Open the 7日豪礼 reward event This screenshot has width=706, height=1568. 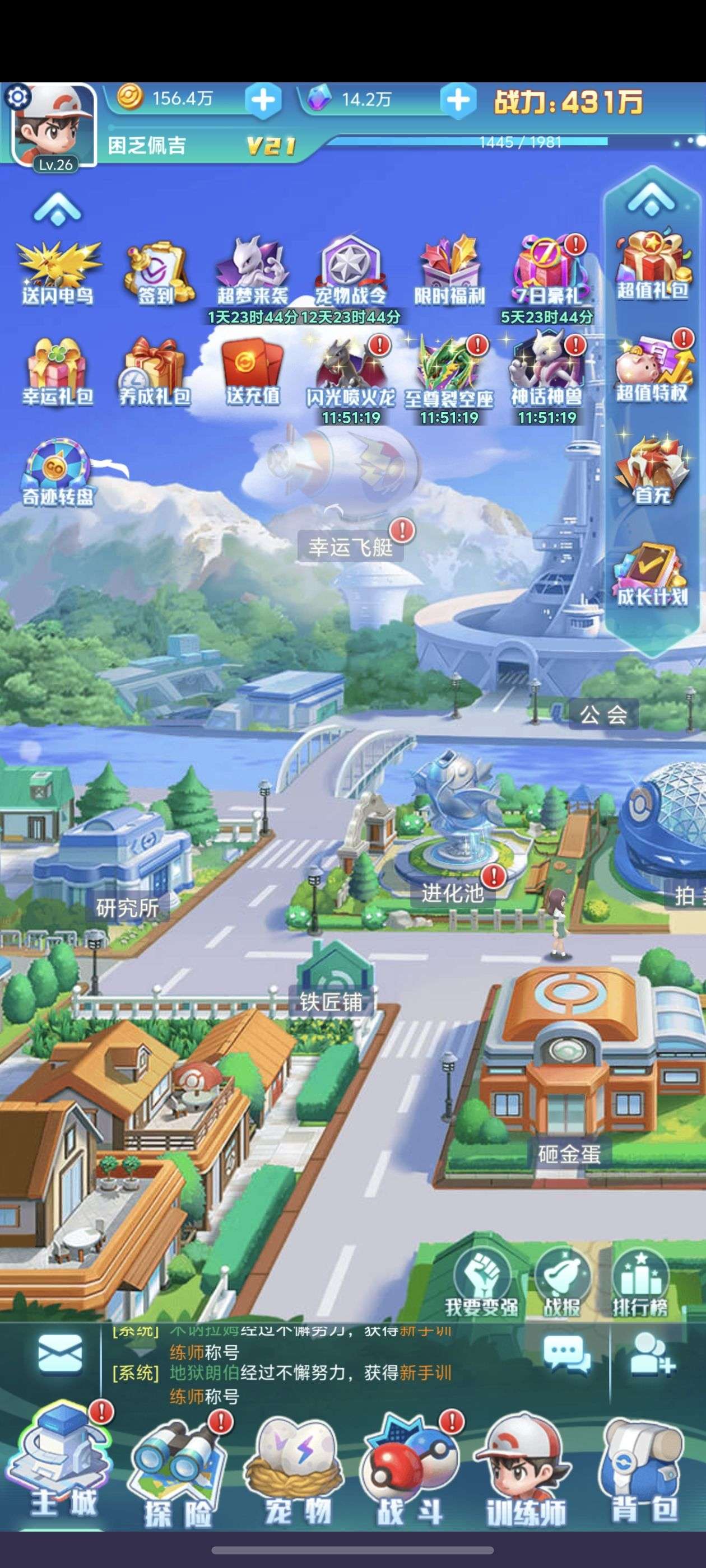tap(546, 272)
